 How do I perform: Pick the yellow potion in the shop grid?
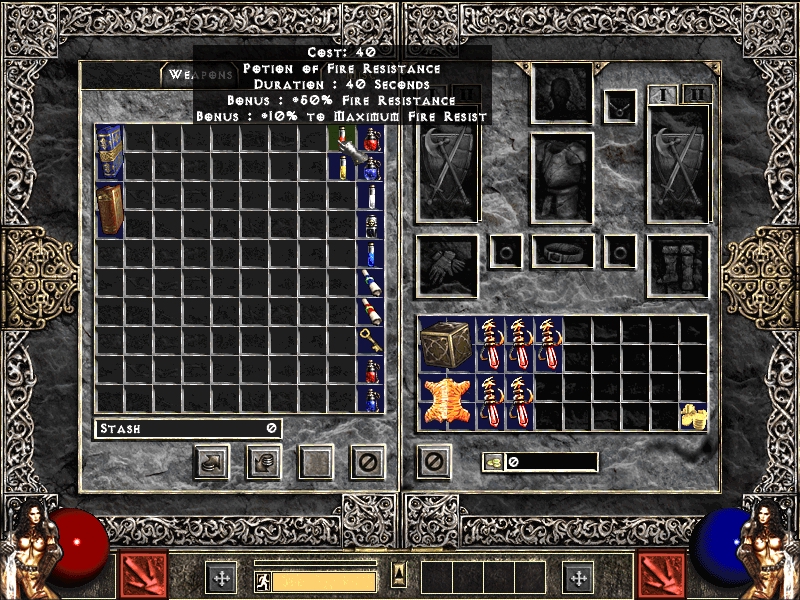(340, 168)
